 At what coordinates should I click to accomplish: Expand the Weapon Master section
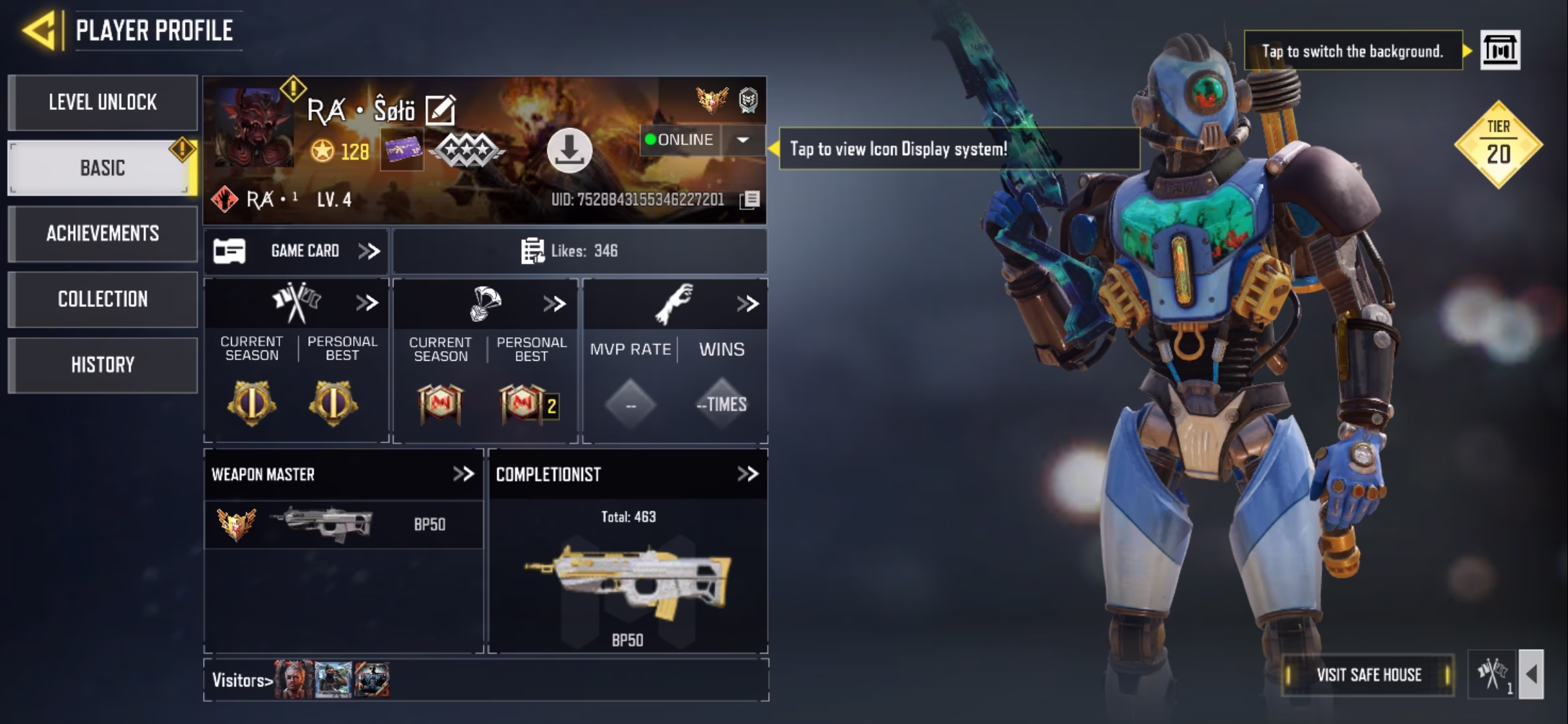coord(463,474)
